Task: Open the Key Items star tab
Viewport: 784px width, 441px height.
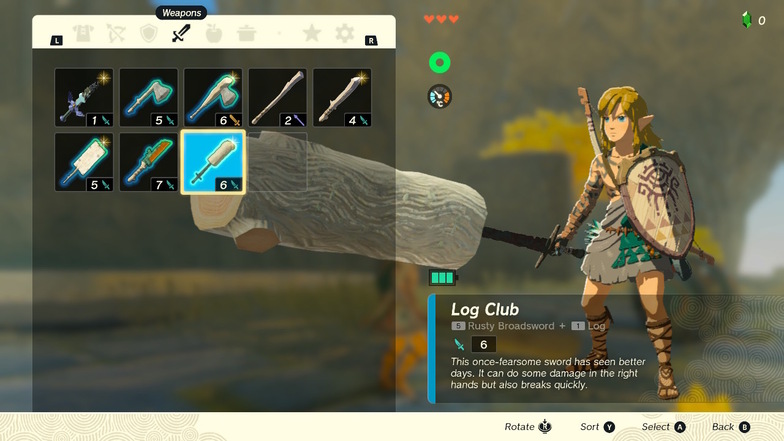Action: pyautogui.click(x=312, y=34)
